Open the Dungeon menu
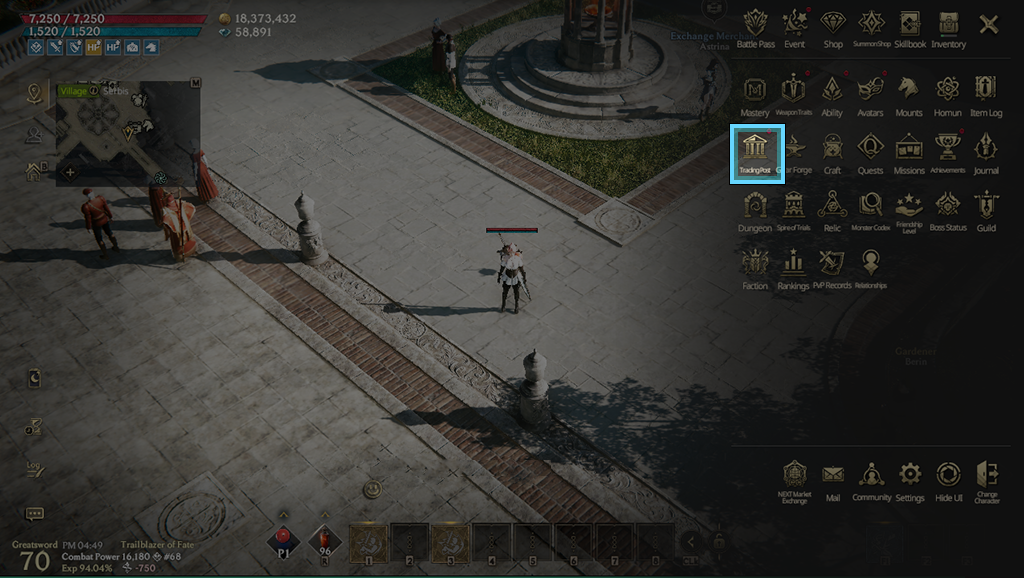 tap(755, 209)
